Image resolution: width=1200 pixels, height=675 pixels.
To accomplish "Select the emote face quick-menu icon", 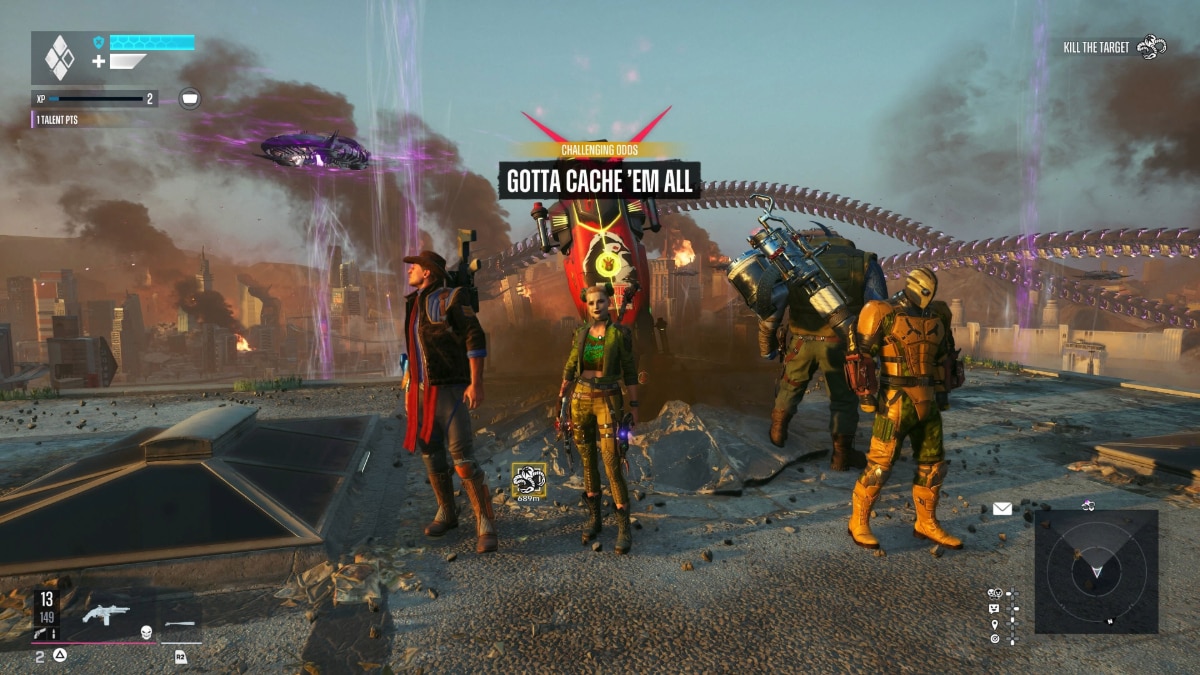I will [994, 608].
